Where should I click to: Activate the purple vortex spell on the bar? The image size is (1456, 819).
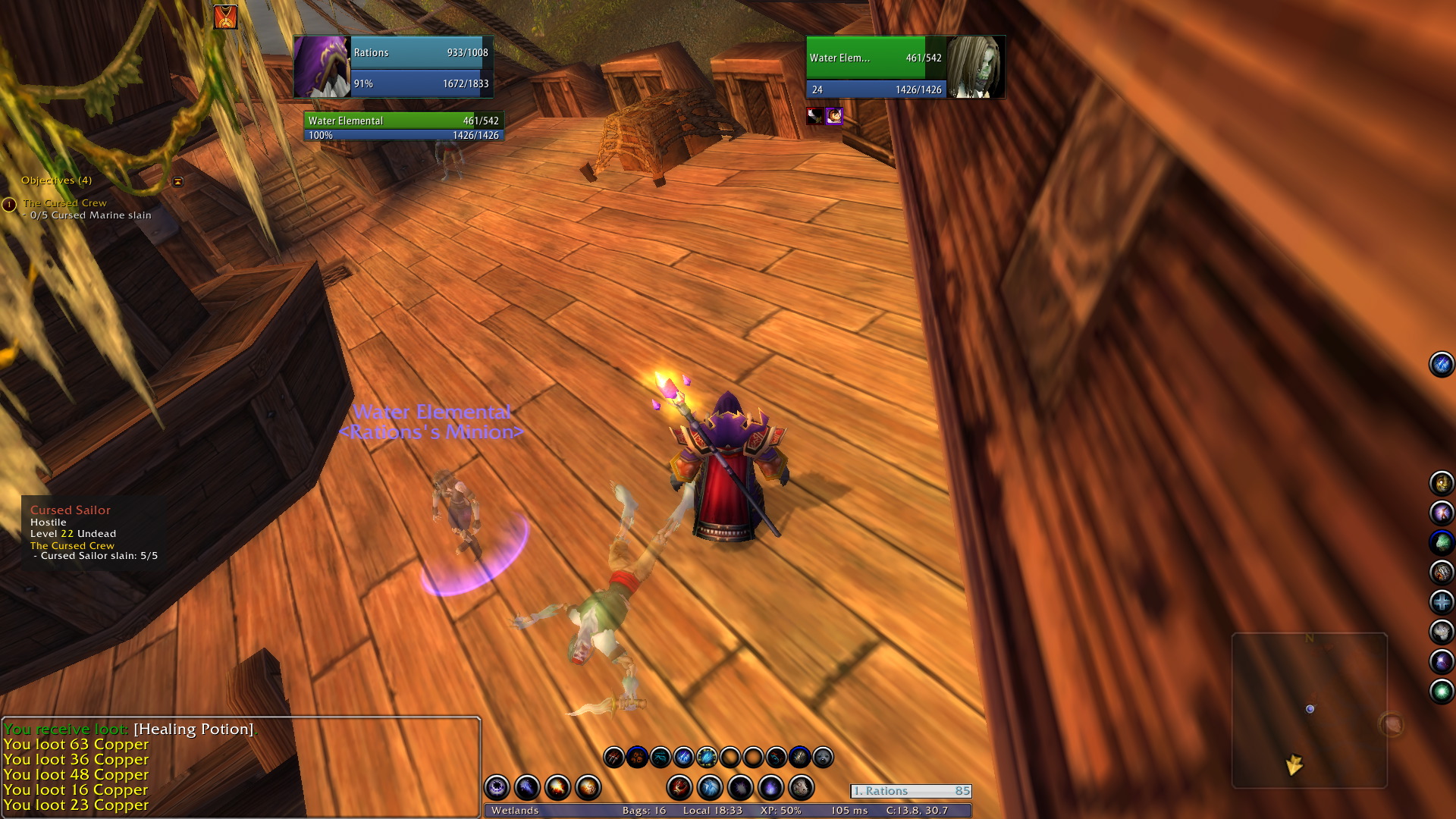tap(497, 788)
